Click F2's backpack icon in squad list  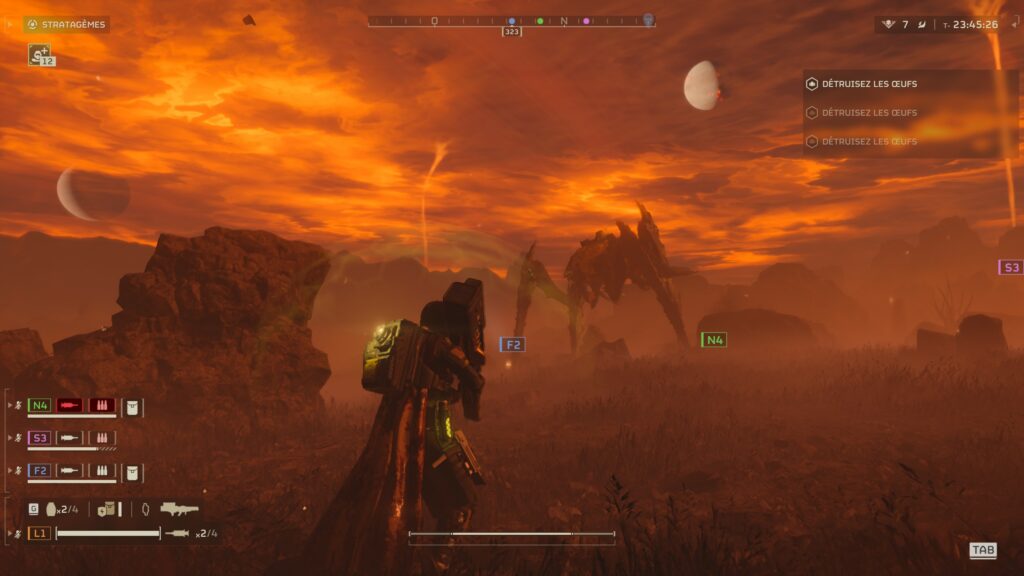133,470
